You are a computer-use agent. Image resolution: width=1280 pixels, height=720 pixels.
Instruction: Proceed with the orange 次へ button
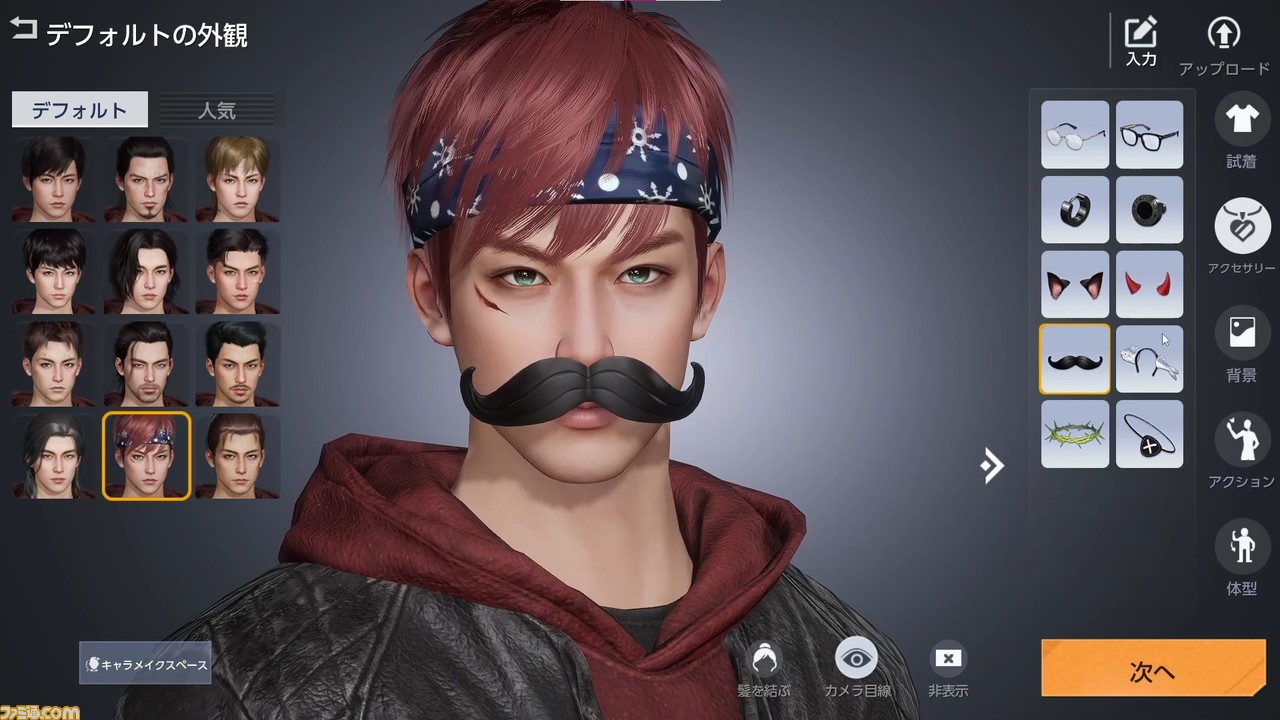(1152, 669)
